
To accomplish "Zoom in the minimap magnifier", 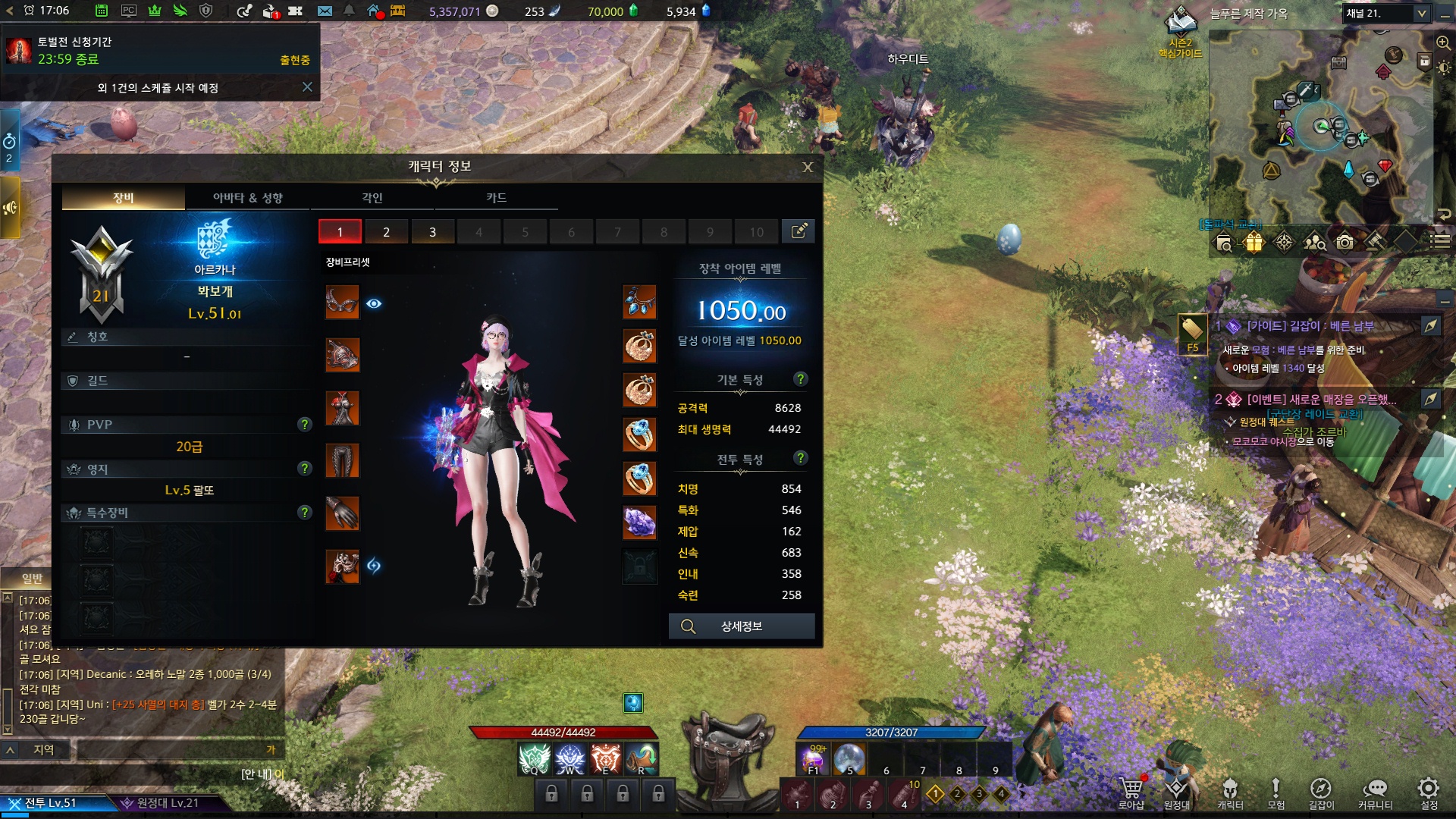I will [x=1442, y=42].
